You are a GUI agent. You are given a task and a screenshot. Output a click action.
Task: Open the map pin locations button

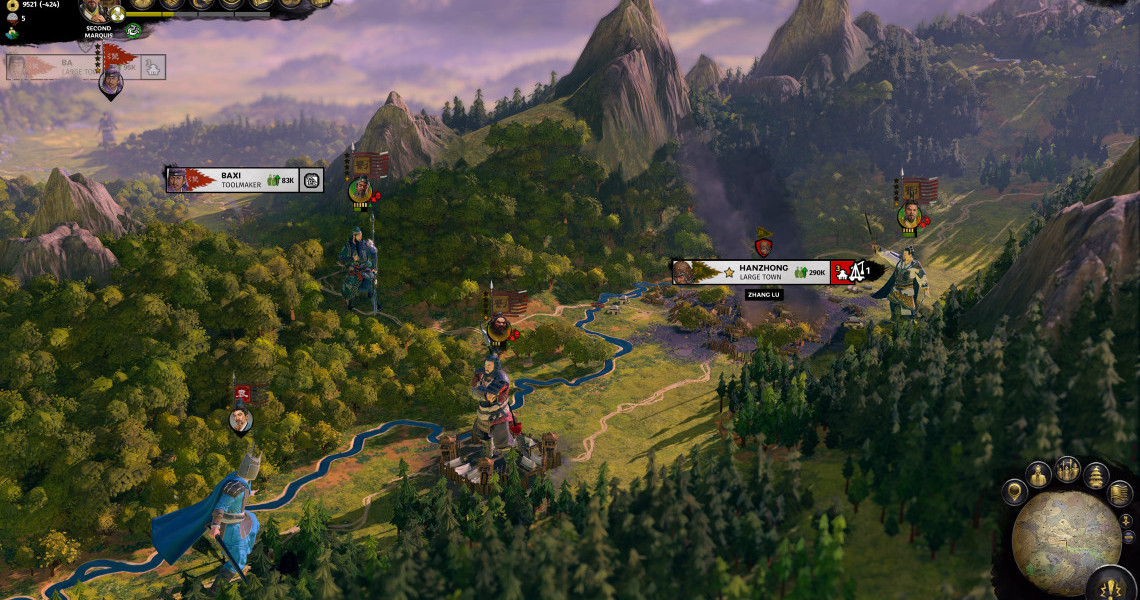tap(1015, 492)
